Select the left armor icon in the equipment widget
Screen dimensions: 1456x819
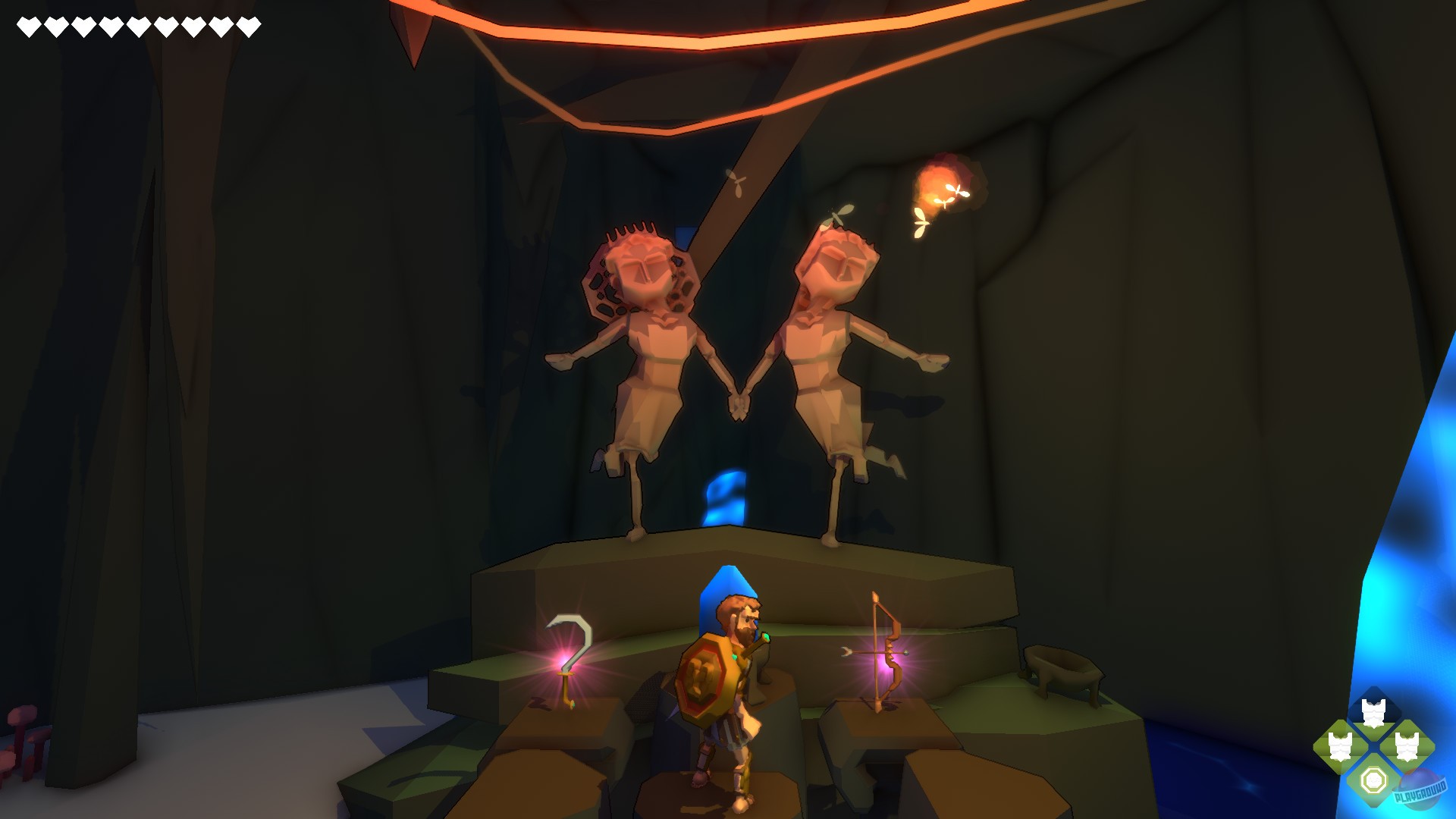(1339, 745)
